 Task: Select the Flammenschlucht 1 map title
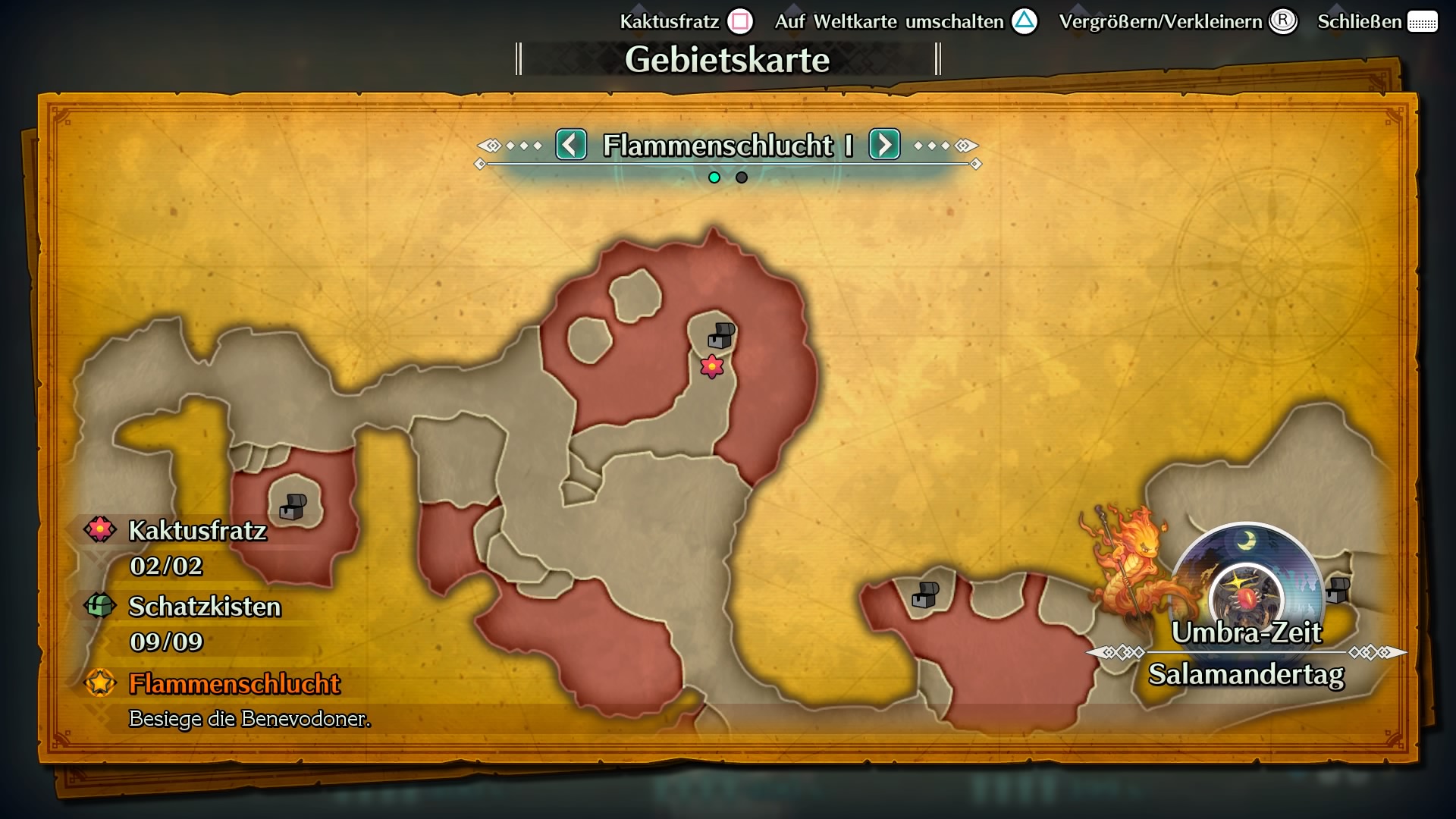(728, 146)
